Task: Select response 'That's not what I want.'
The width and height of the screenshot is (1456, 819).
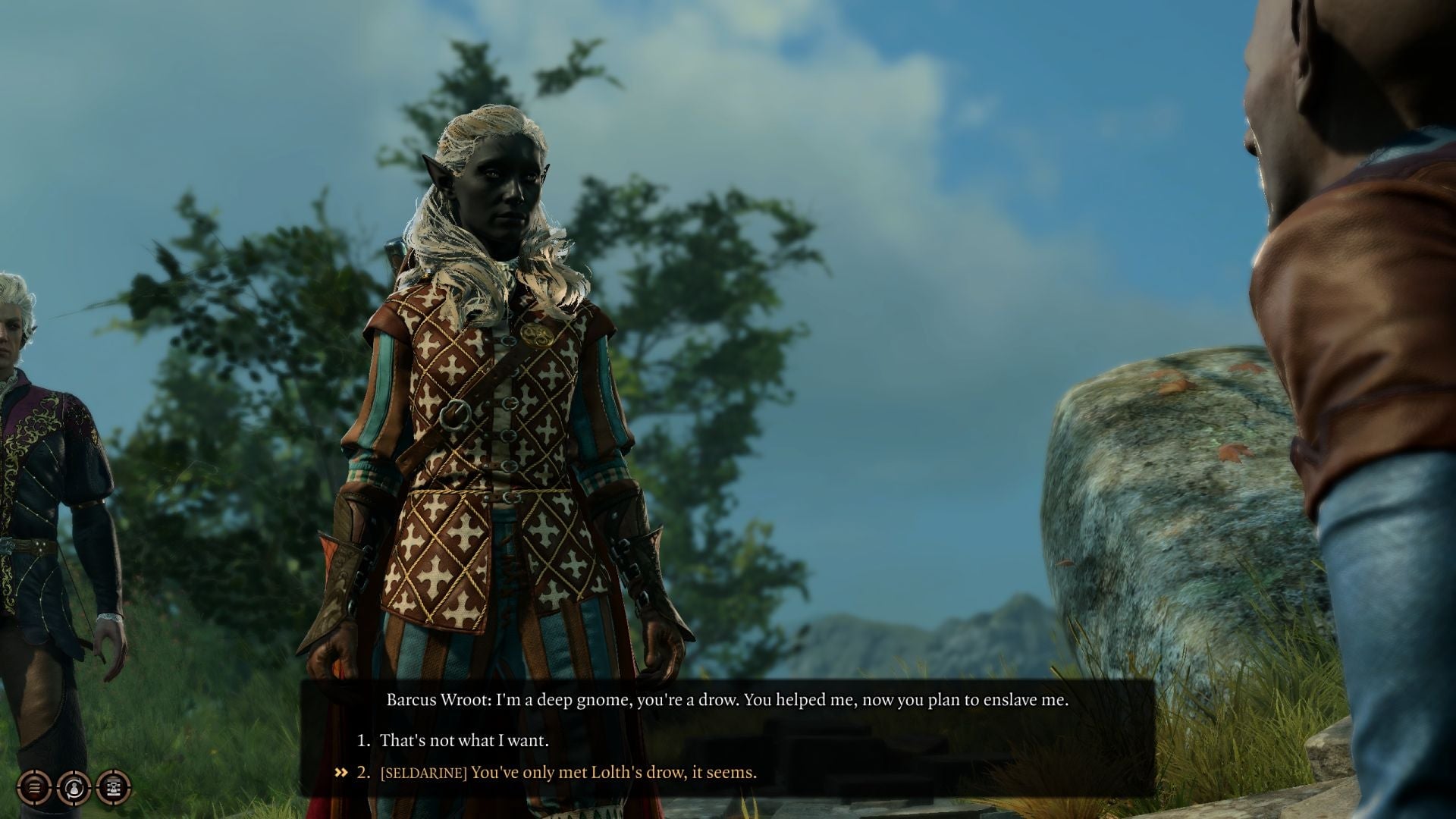Action: point(466,742)
